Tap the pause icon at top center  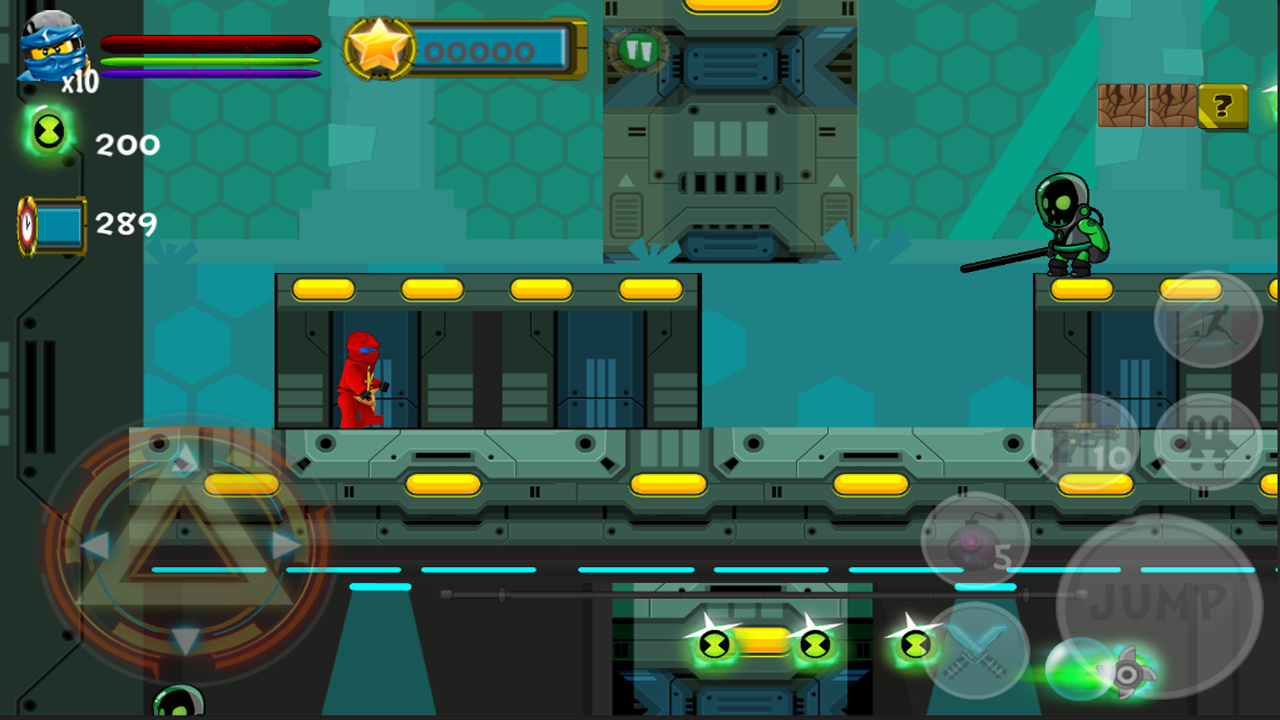click(637, 52)
